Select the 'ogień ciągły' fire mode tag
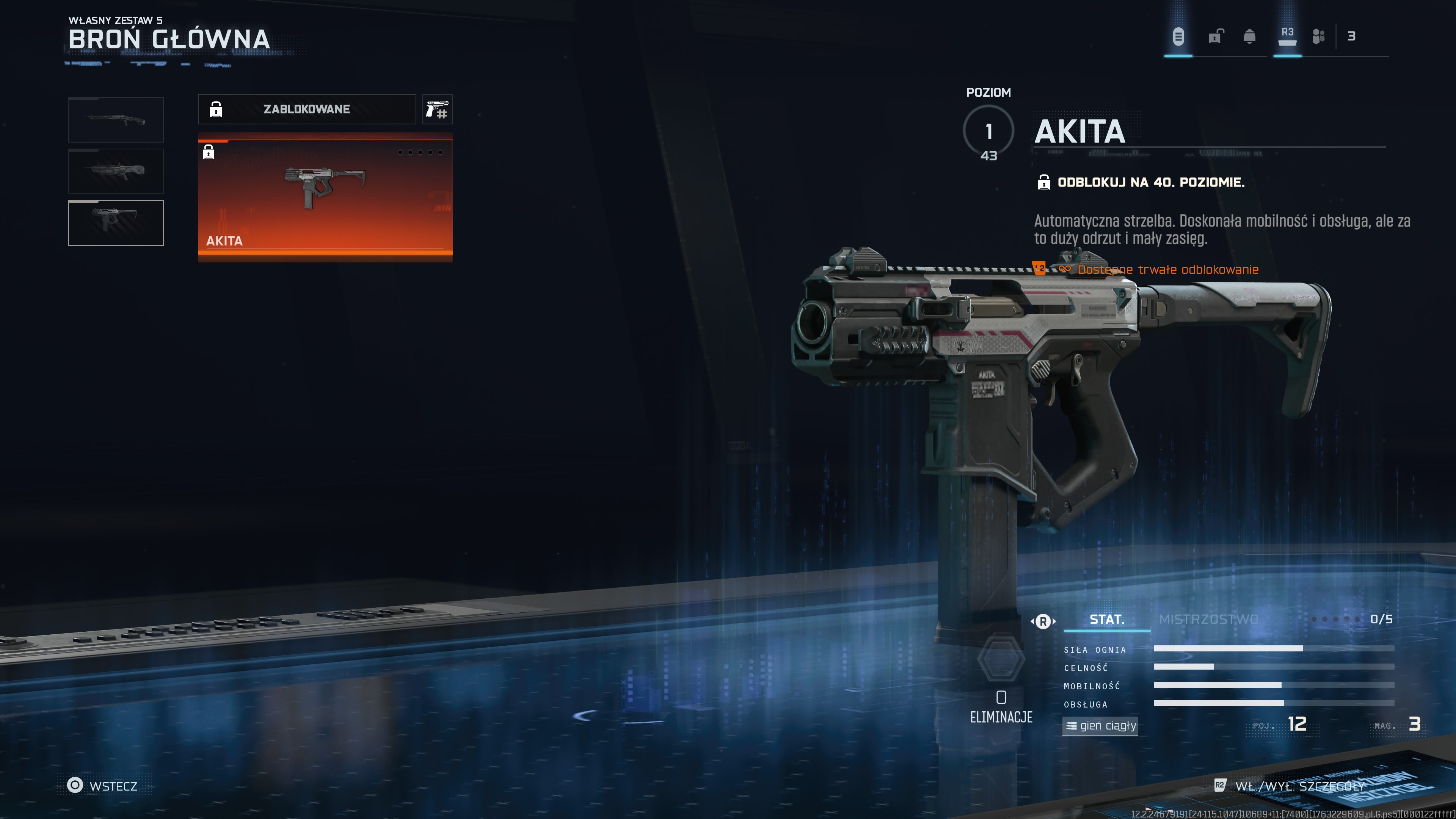 (x=1100, y=726)
